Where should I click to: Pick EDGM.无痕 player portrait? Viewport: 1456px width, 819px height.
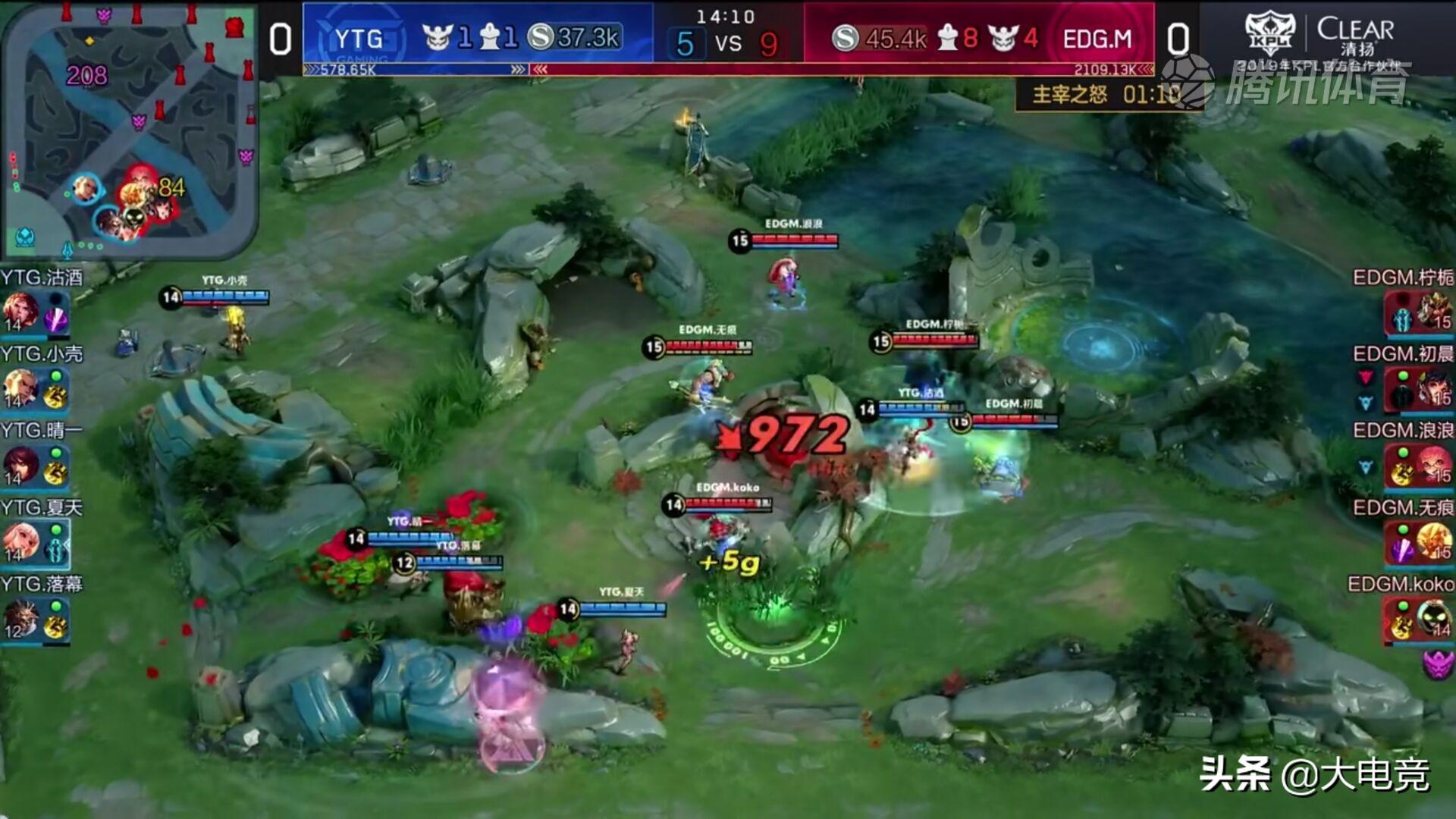(1432, 541)
